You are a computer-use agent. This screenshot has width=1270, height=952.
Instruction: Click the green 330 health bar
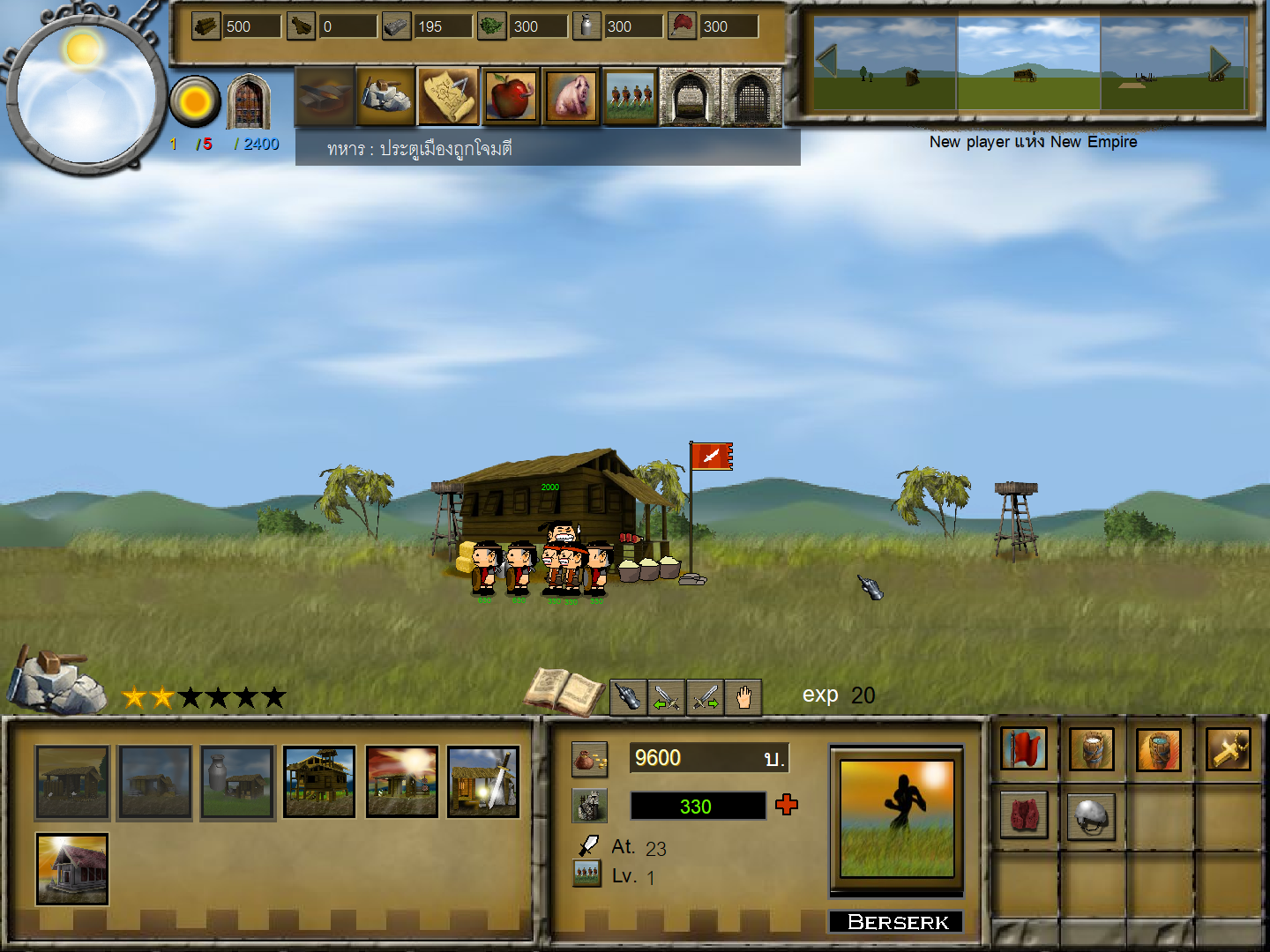[x=698, y=805]
